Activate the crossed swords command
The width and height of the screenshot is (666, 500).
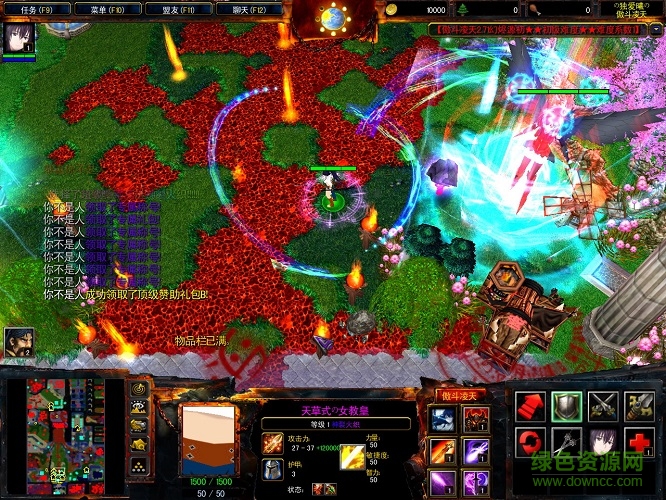(603, 405)
